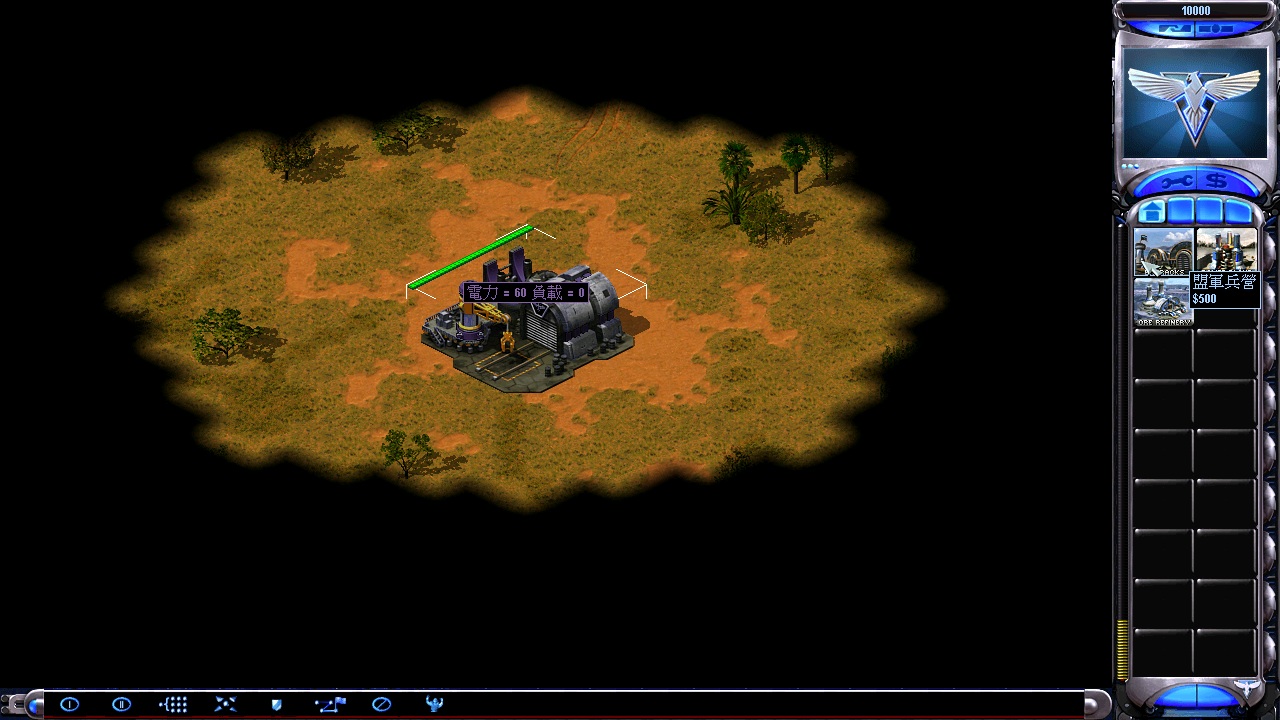Toggle the dollar-sign sell mode button
Image resolution: width=1280 pixels, height=720 pixels.
[1216, 182]
